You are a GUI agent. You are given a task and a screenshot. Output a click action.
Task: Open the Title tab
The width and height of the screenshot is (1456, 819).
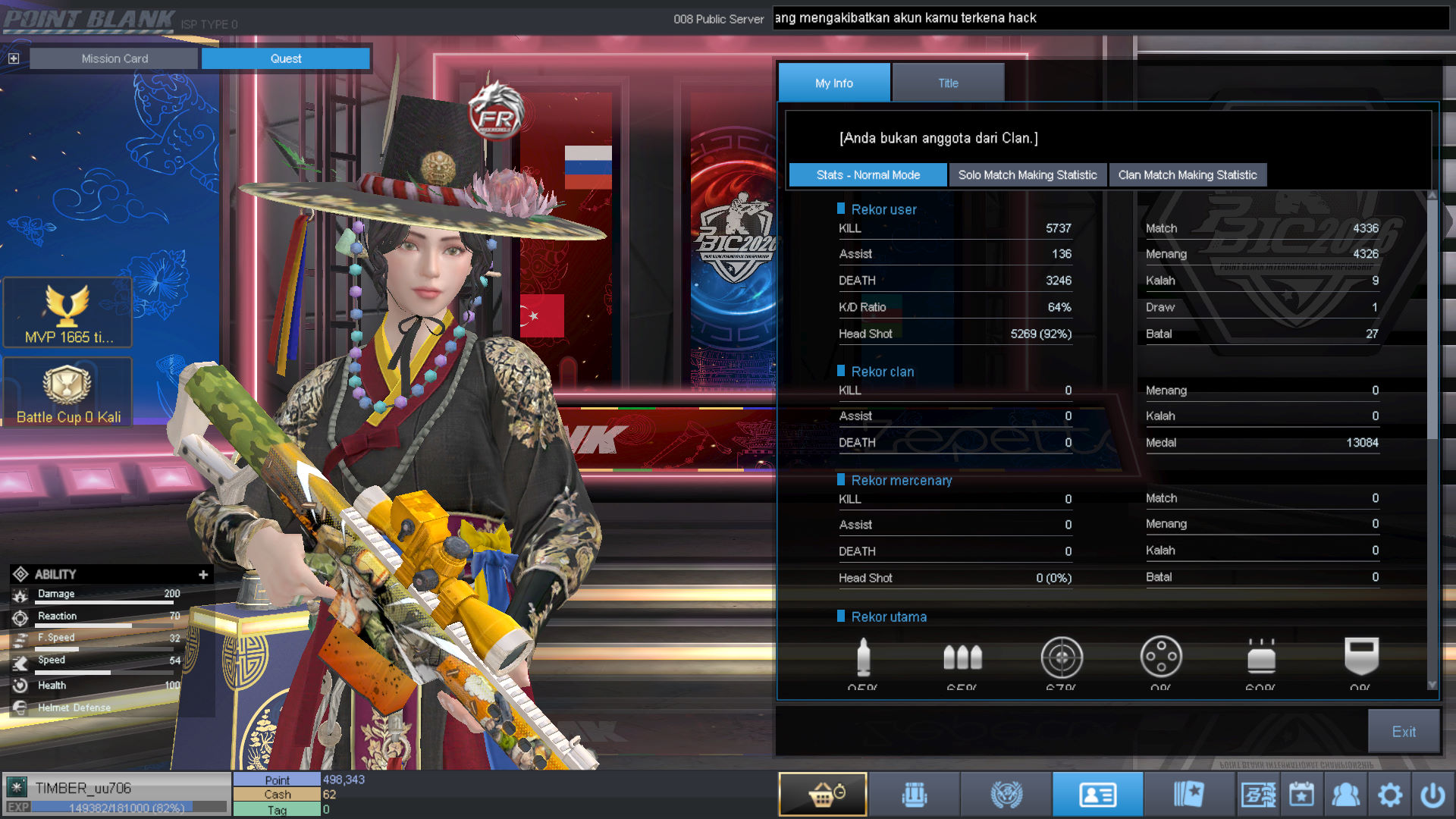(948, 83)
